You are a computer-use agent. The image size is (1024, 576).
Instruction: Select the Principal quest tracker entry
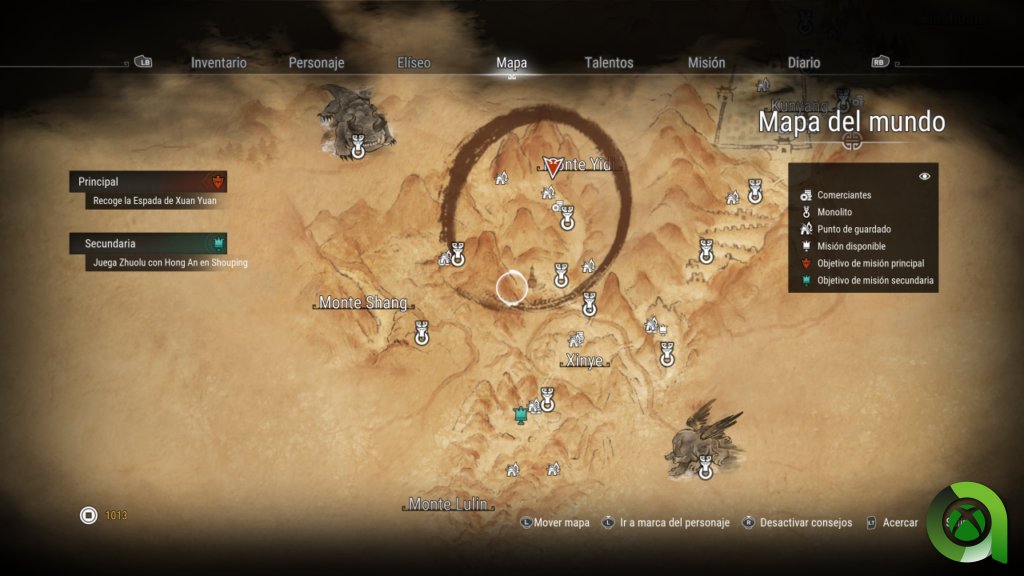click(148, 182)
